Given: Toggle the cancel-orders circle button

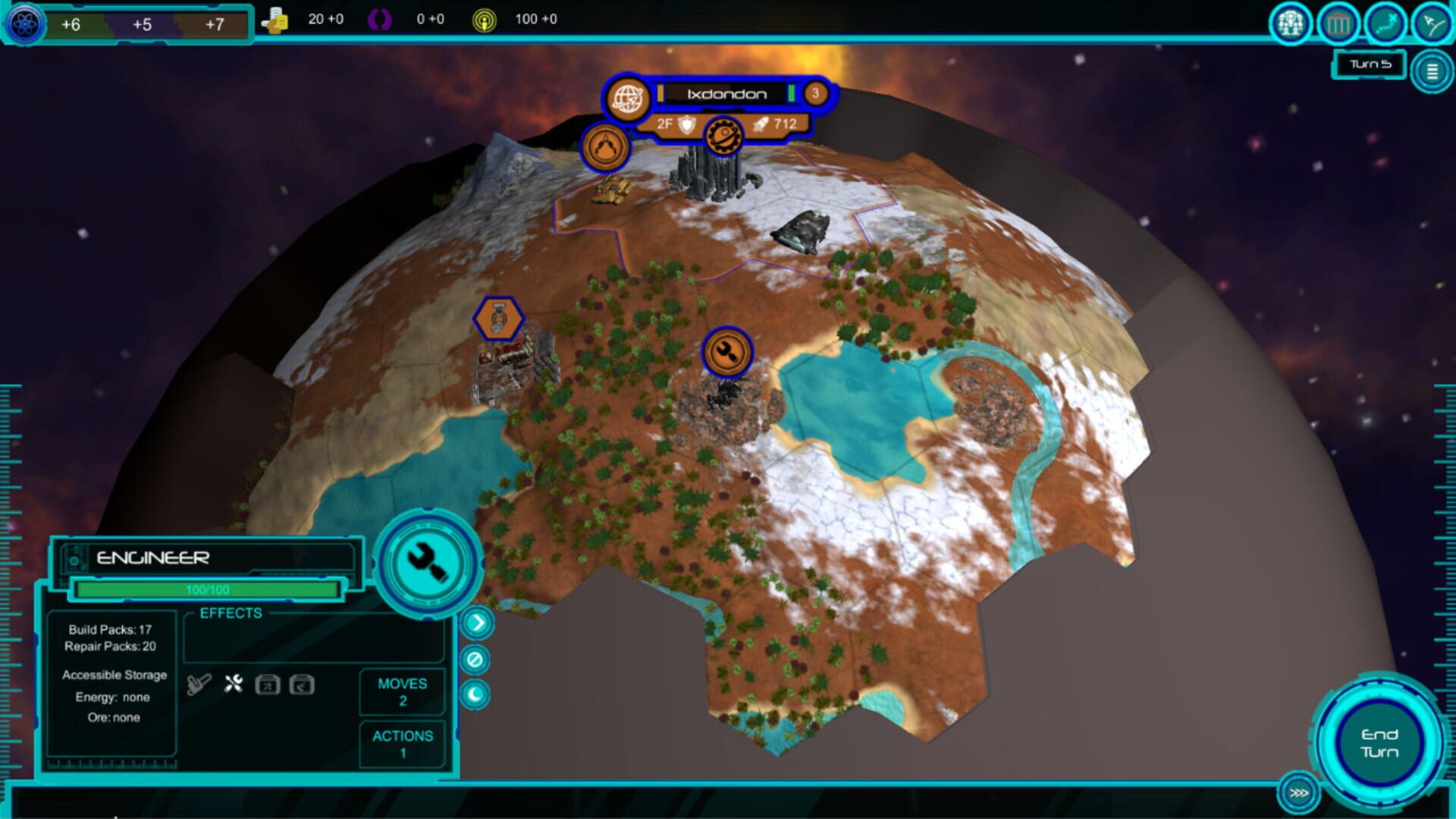Looking at the screenshot, I should (x=475, y=659).
